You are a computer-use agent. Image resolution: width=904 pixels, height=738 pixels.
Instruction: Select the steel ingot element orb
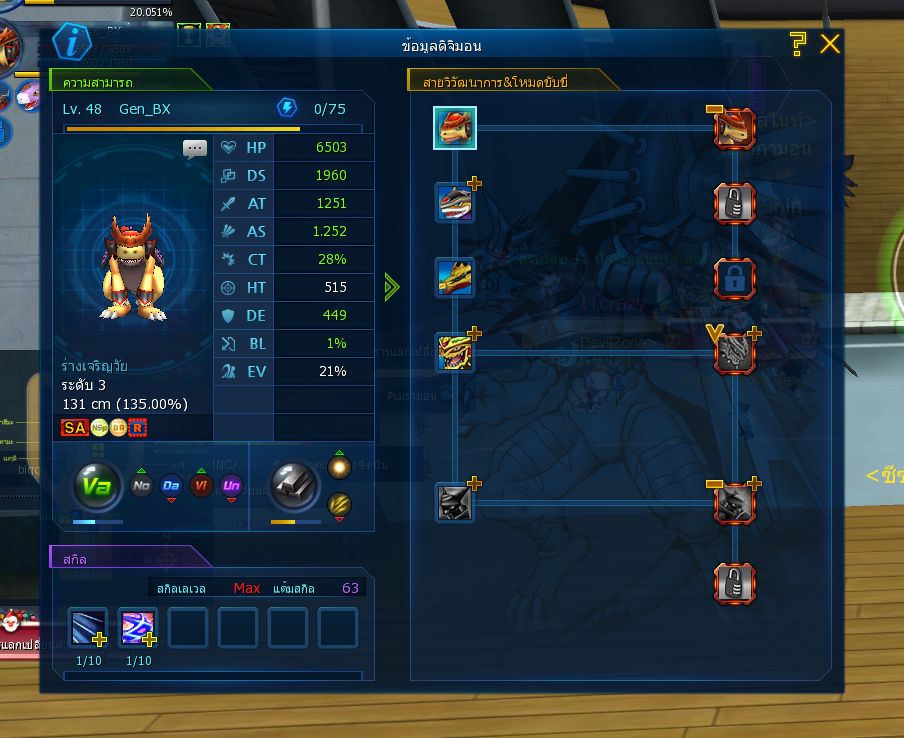[294, 487]
